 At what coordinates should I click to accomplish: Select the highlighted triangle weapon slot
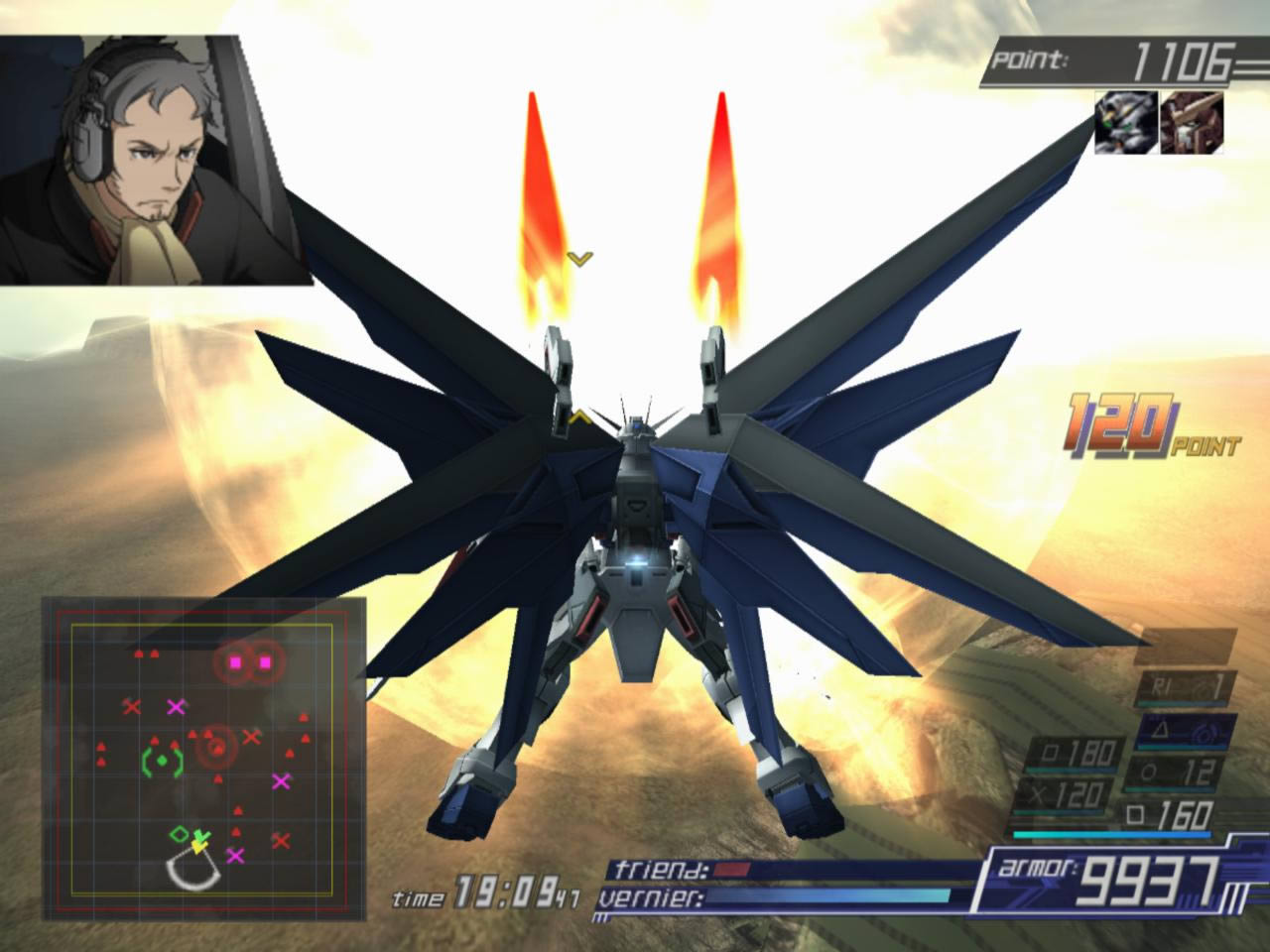click(1186, 732)
